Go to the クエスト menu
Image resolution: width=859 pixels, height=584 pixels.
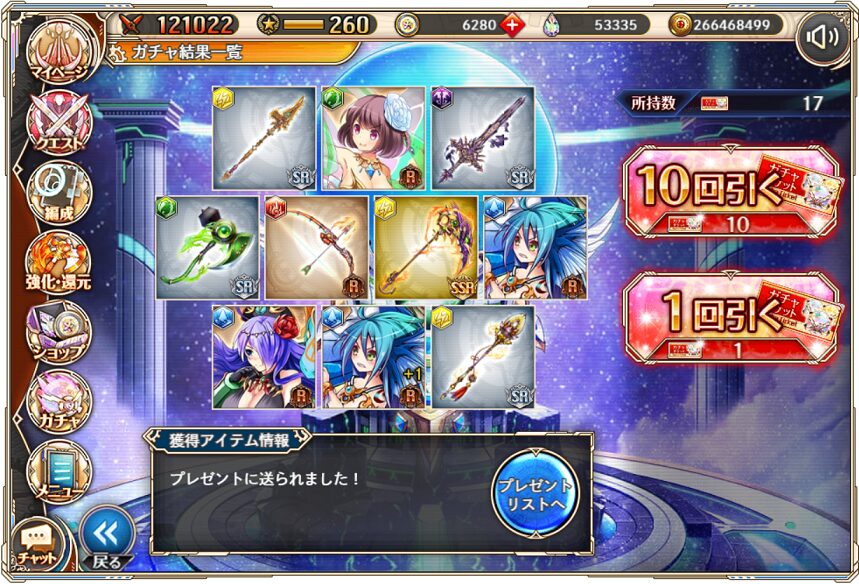(59, 125)
